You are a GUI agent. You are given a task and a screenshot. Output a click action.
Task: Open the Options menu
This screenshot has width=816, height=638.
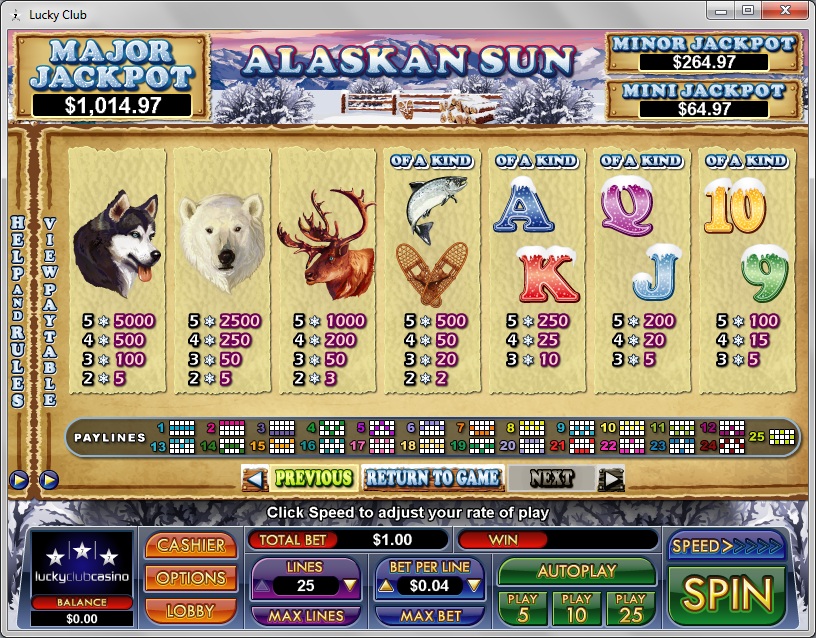[191, 578]
